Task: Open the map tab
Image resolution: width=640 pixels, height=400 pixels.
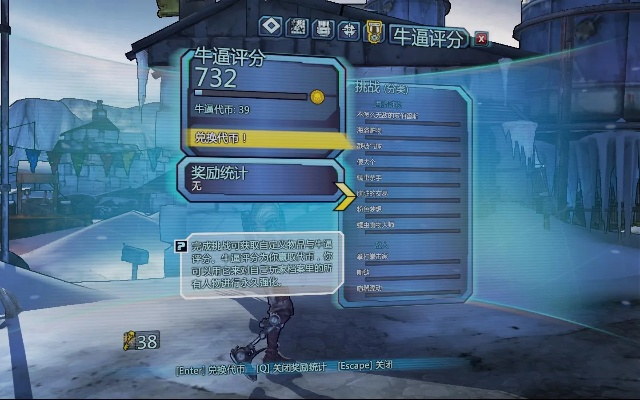Action: (x=296, y=28)
